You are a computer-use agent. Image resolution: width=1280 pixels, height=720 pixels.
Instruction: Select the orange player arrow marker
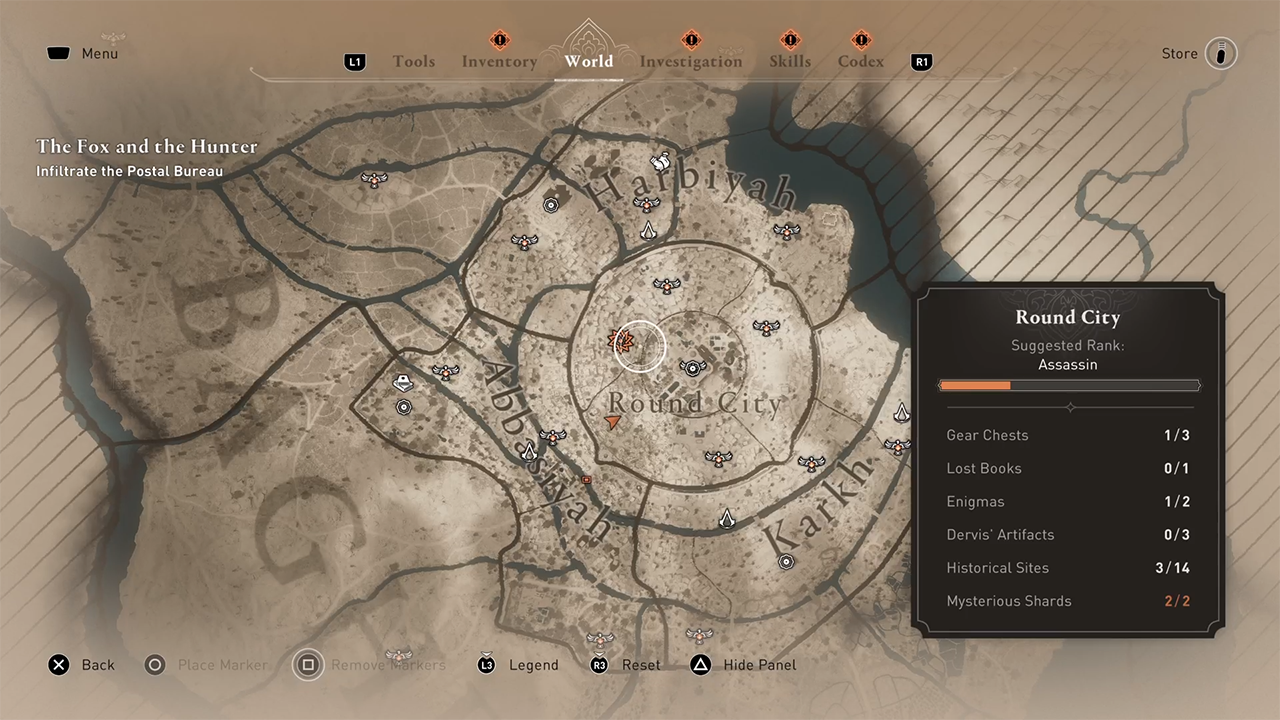click(x=613, y=424)
